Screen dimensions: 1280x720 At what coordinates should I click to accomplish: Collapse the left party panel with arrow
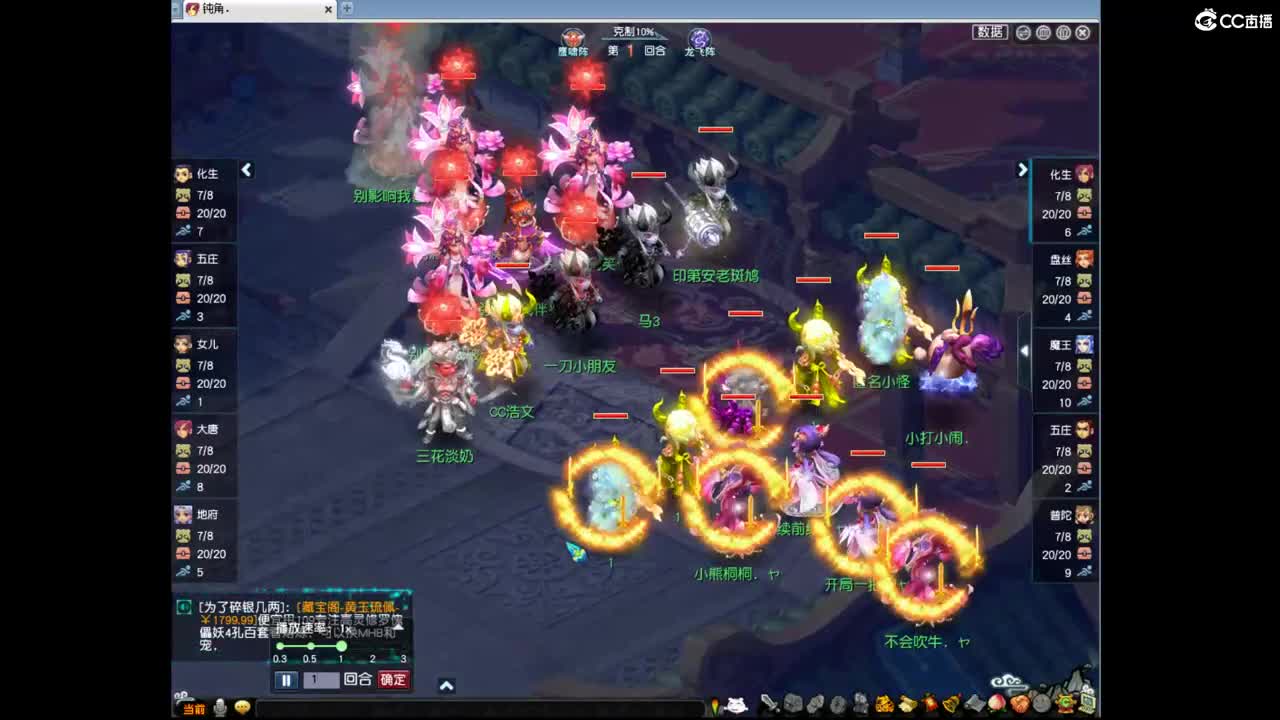(247, 170)
